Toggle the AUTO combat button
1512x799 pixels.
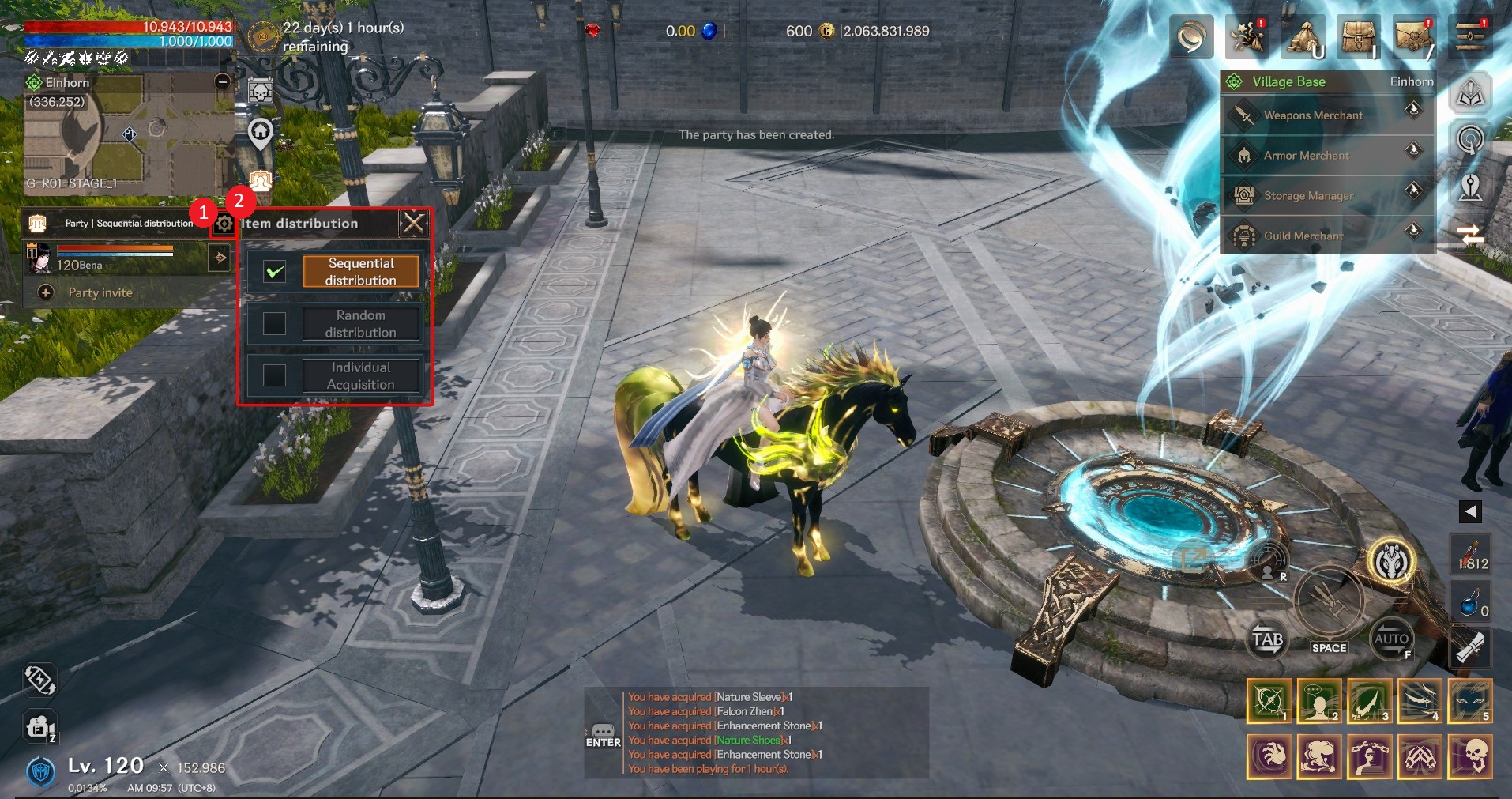click(1390, 639)
